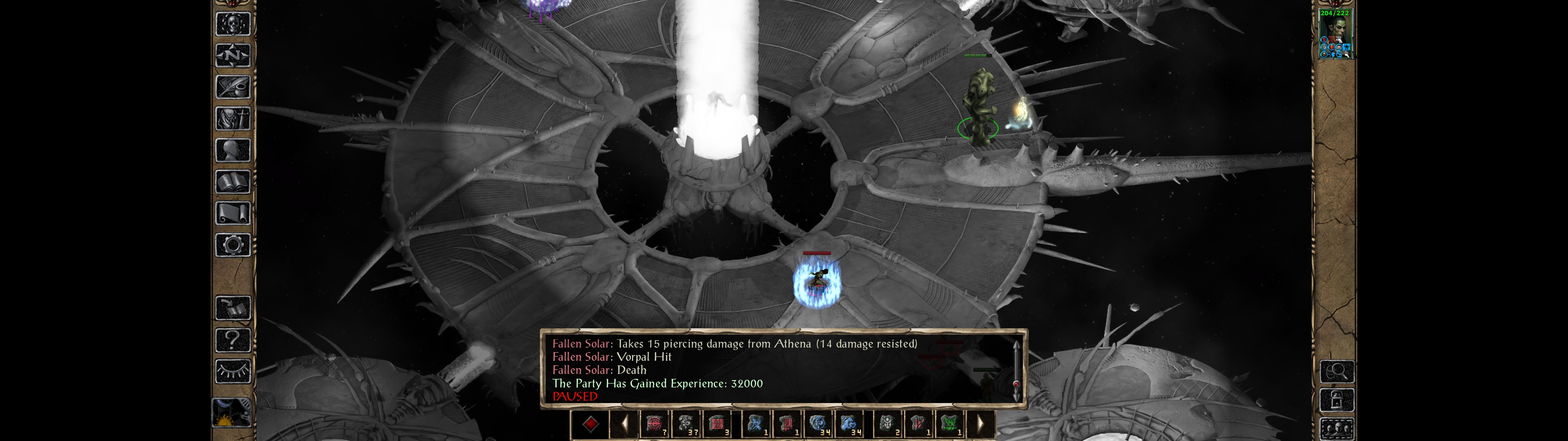
Task: Page the spell bar left with the arrow
Action: click(x=624, y=424)
